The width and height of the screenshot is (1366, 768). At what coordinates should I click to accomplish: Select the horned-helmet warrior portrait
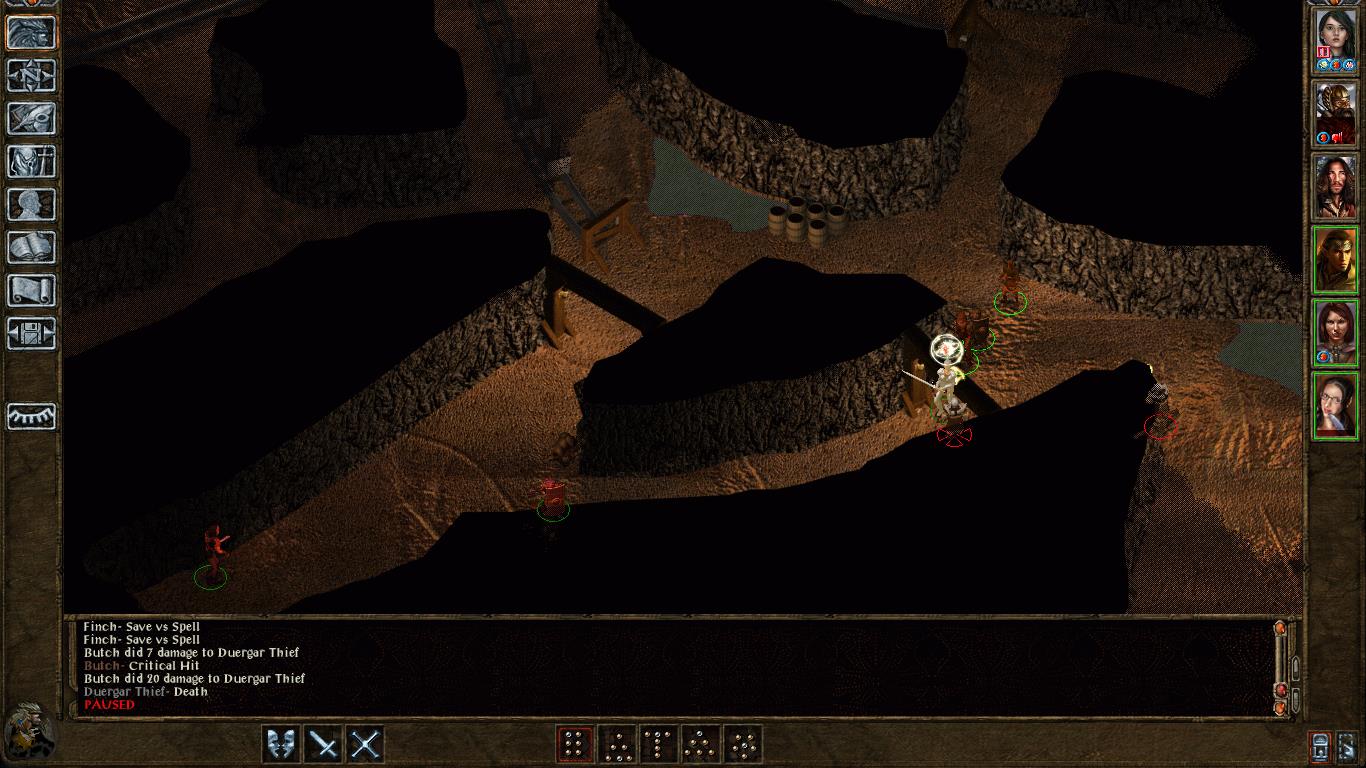click(x=1334, y=113)
